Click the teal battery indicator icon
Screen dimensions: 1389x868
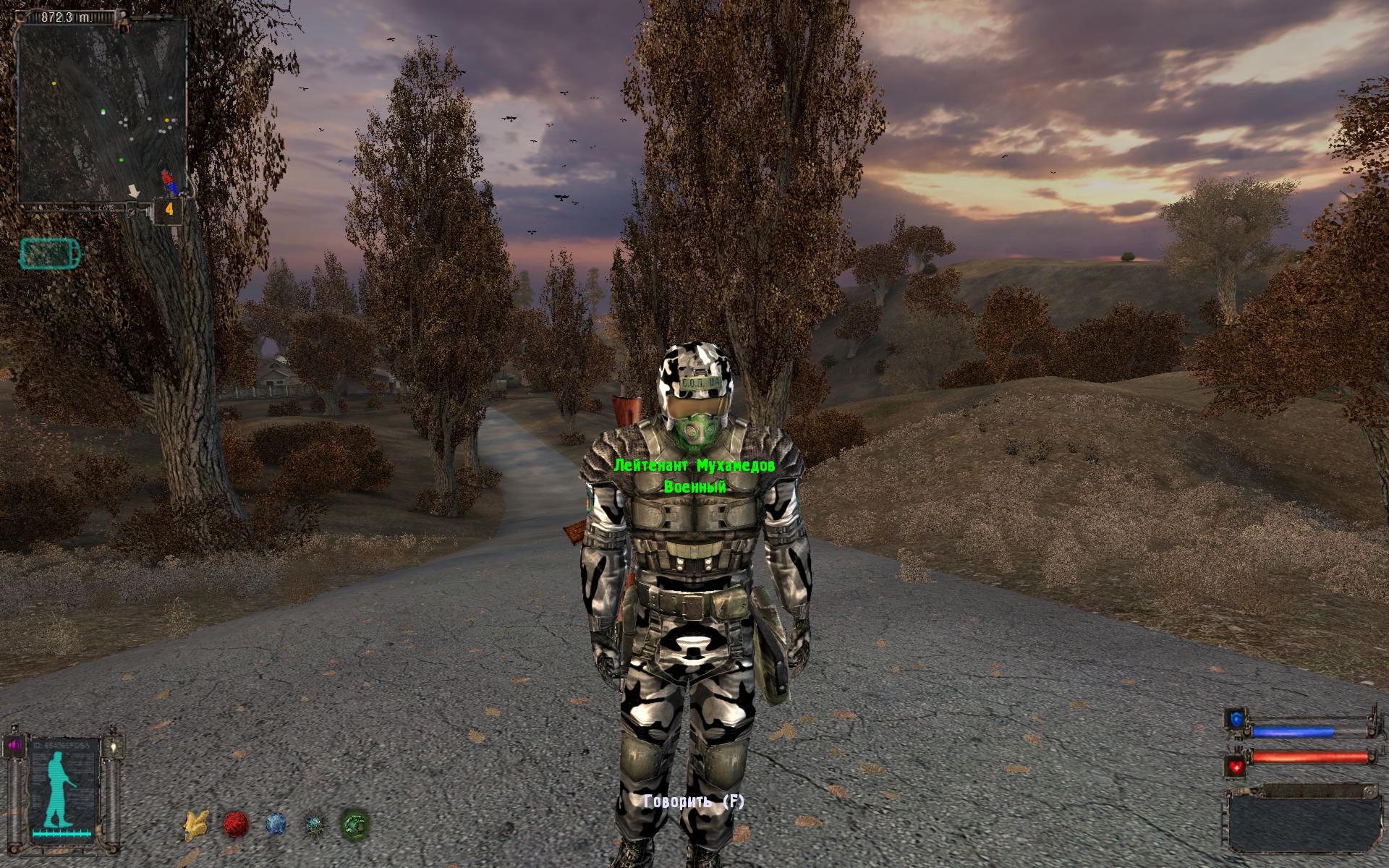(x=51, y=253)
